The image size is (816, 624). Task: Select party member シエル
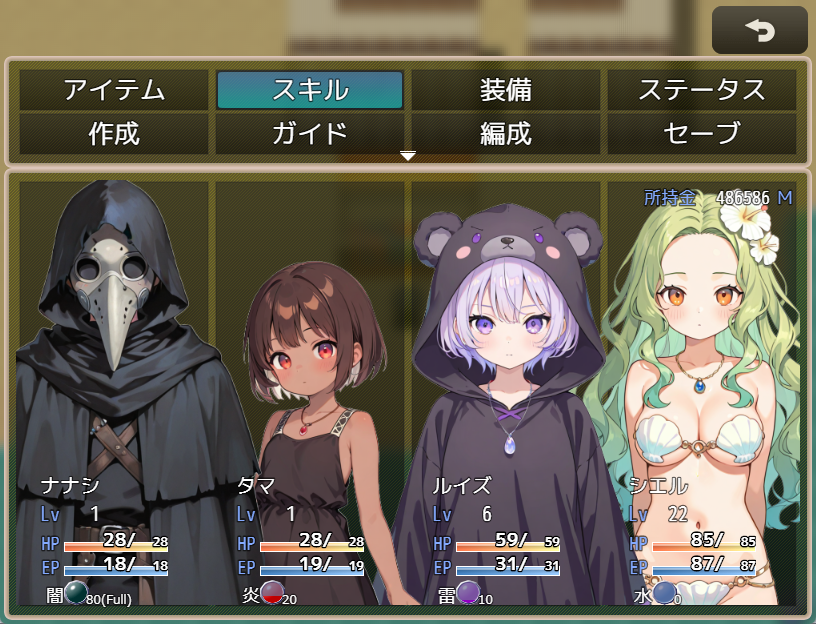coord(702,390)
